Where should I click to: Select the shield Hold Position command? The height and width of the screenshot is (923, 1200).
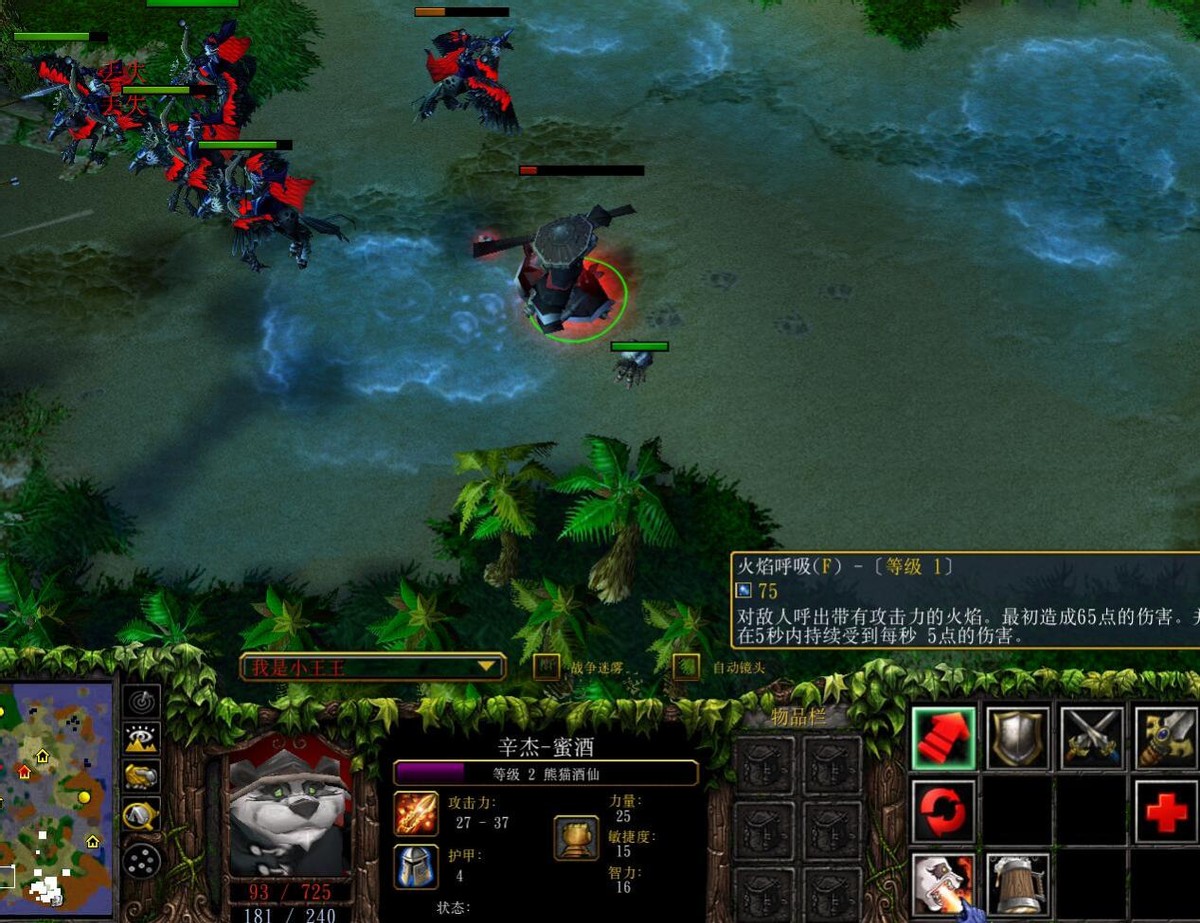point(1018,739)
